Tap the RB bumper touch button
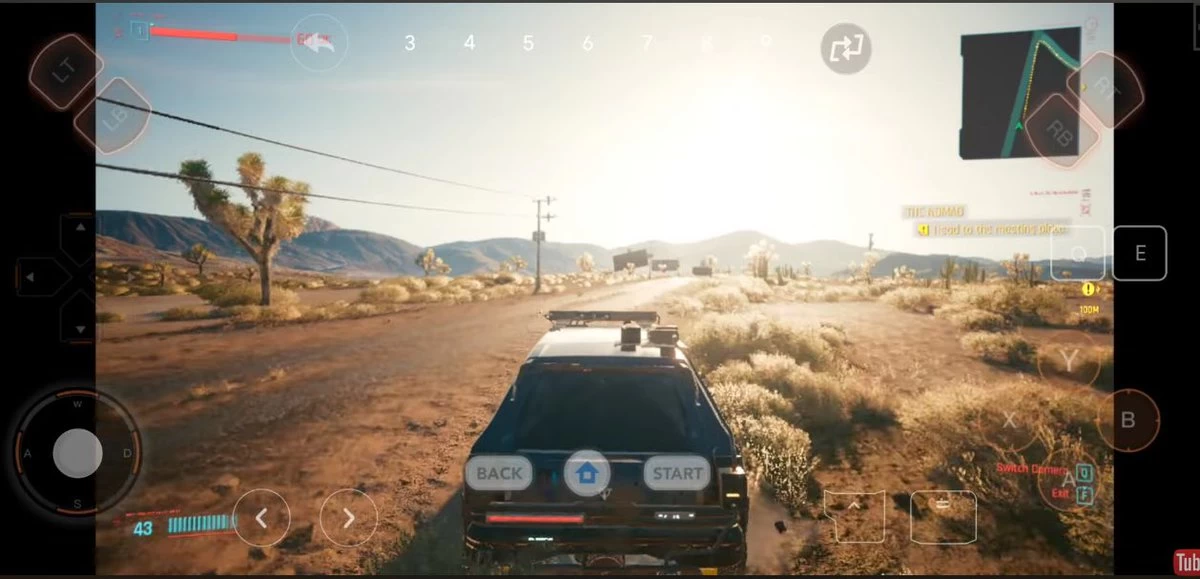 click(x=1058, y=130)
